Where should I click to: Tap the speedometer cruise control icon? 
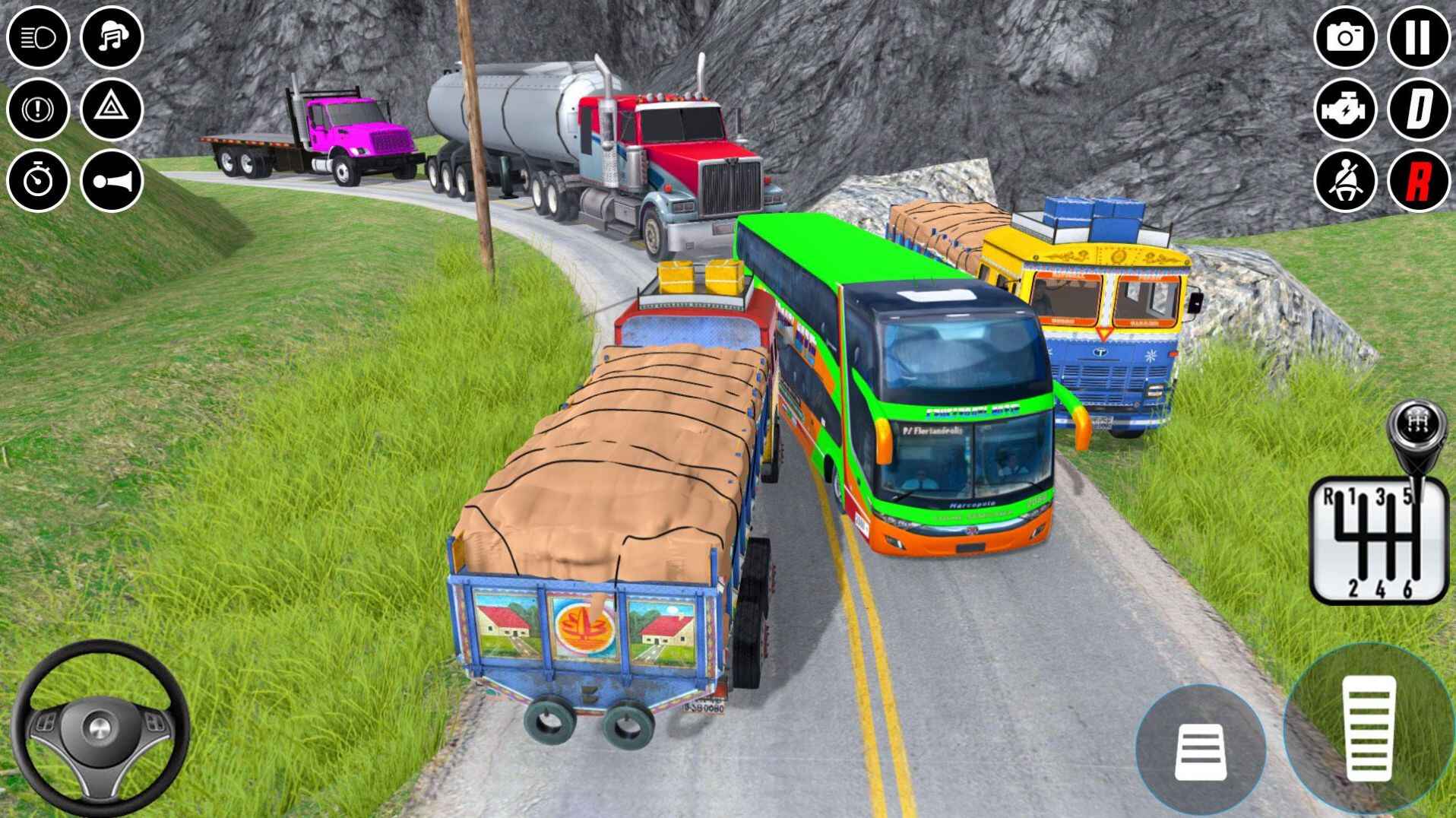[38, 182]
